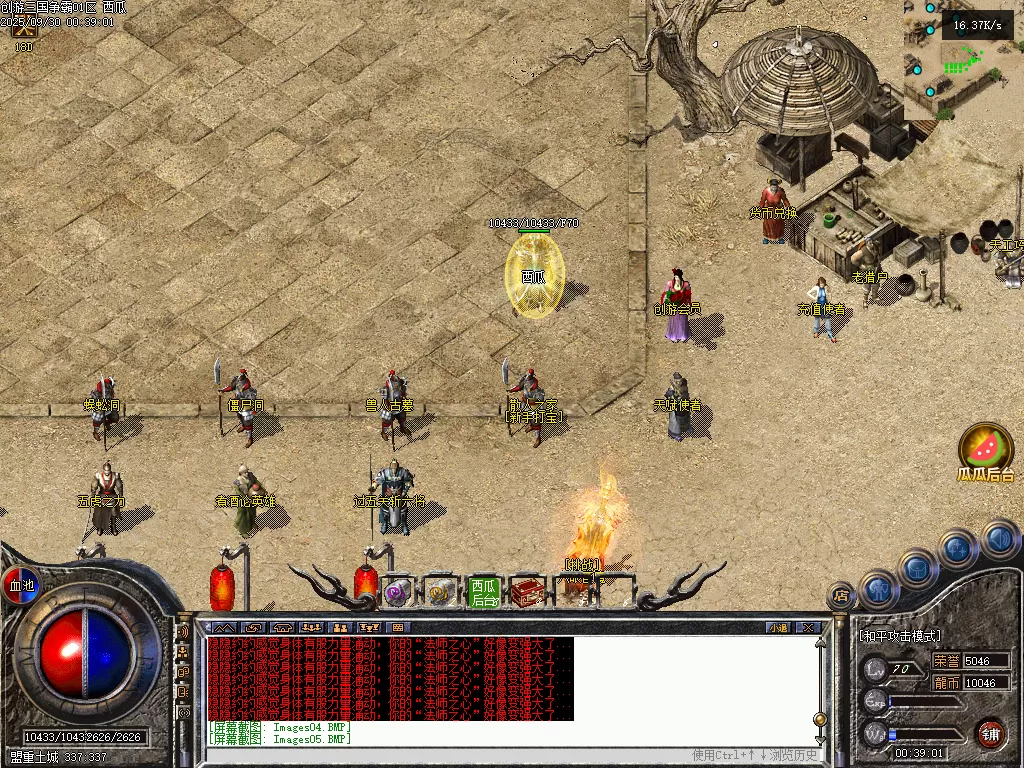1024x768 pixels.
Task: Open the skills sparkle round button
Action: (x=957, y=548)
